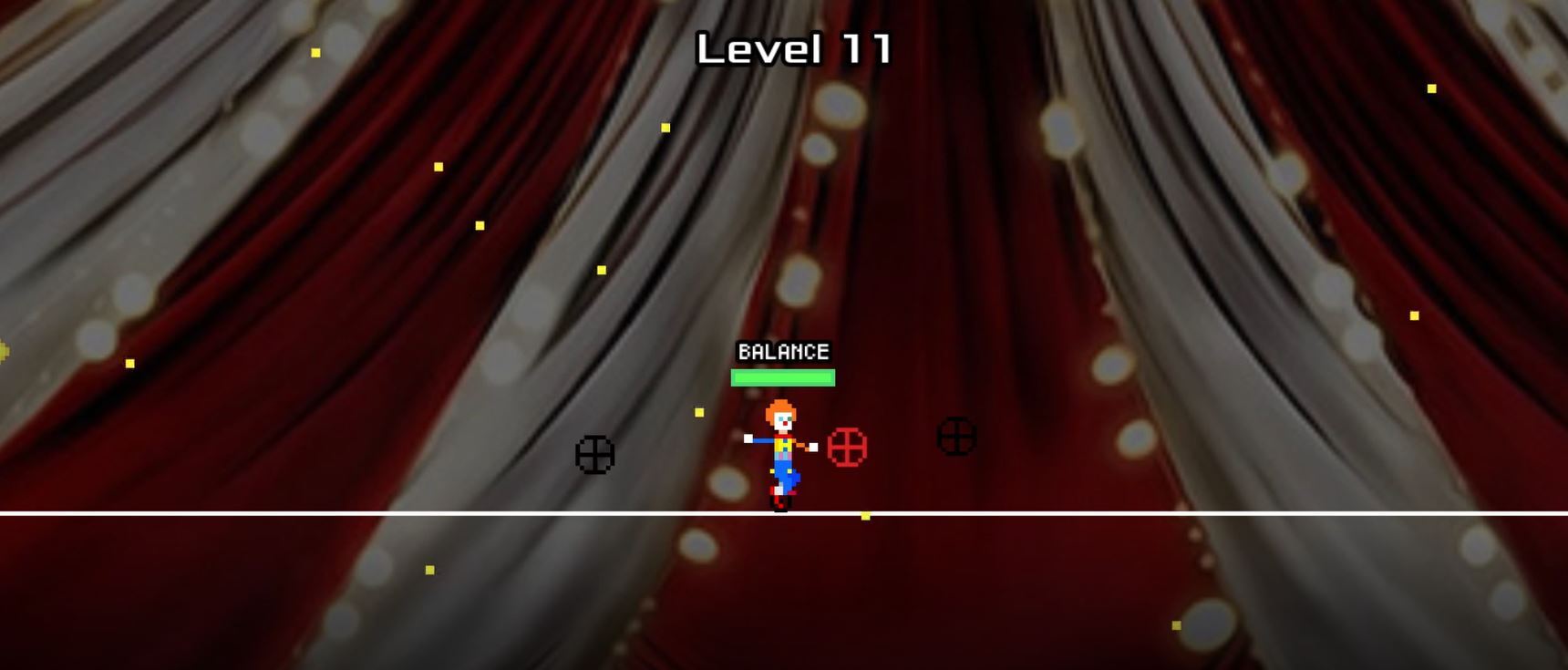Click the BALANCE label above the clown
The image size is (1568, 670).
tap(782, 350)
